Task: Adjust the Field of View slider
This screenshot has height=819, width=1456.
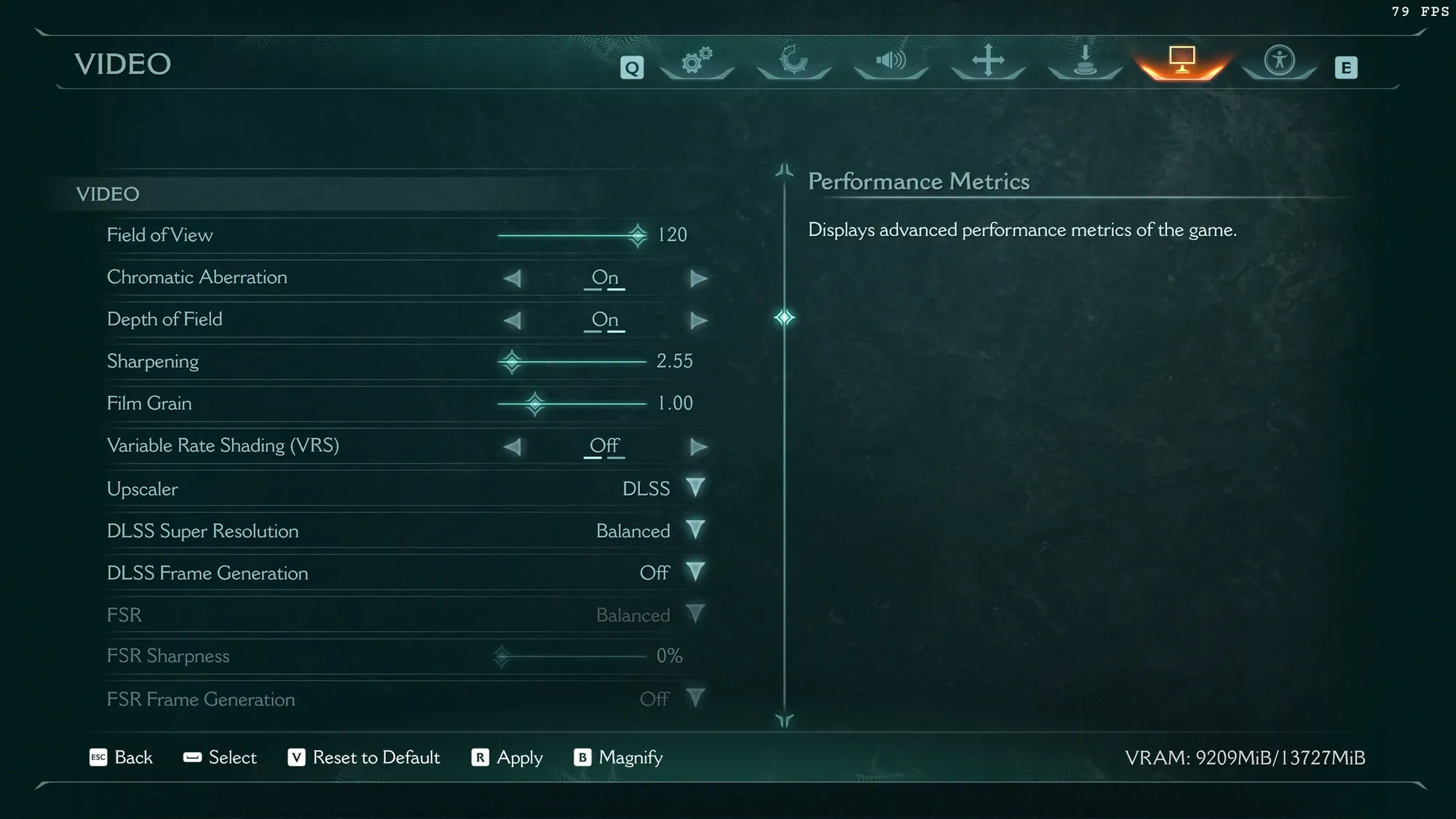Action: coord(638,235)
